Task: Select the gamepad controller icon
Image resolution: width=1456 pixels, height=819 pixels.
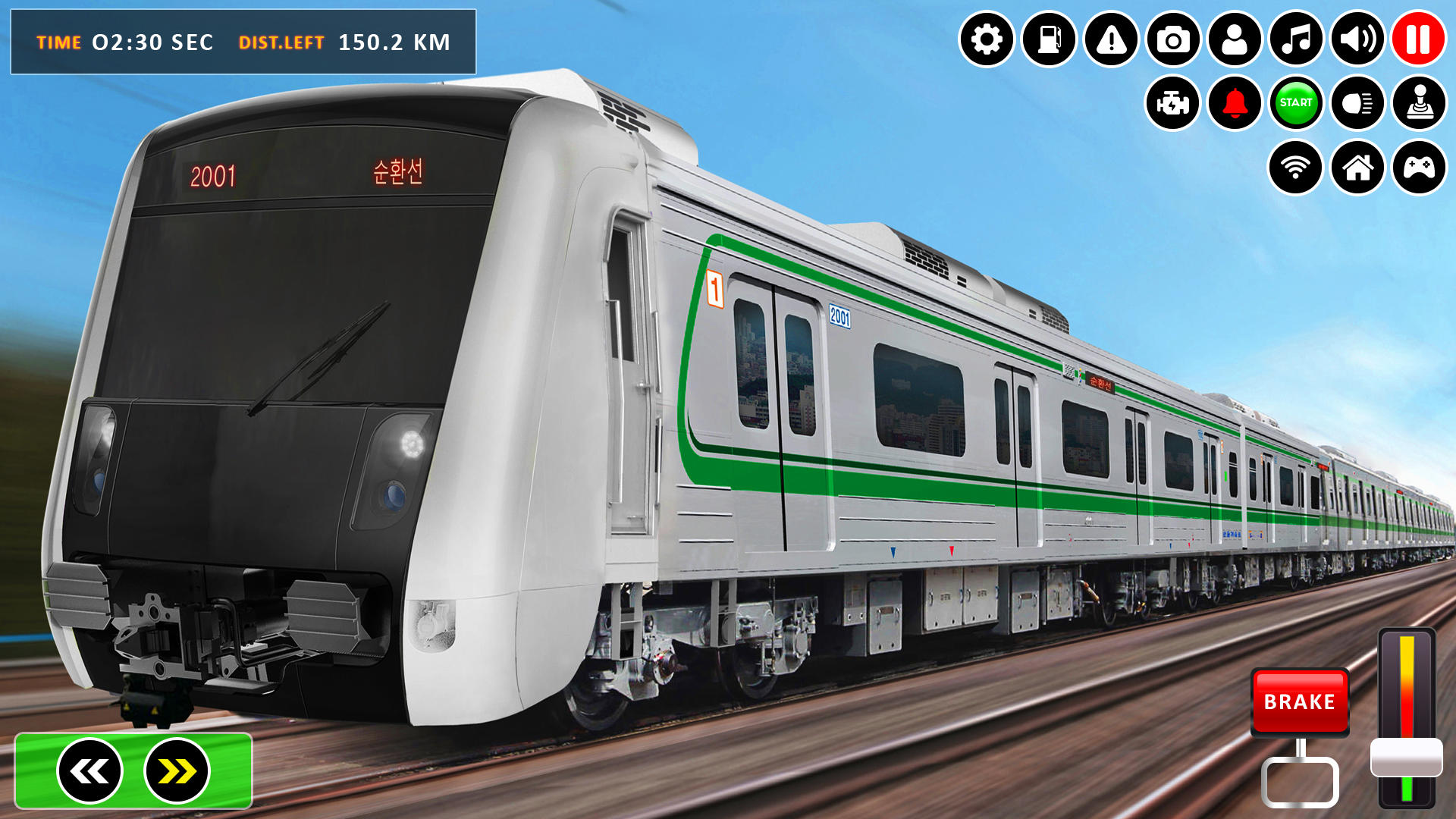Action: point(1420,167)
